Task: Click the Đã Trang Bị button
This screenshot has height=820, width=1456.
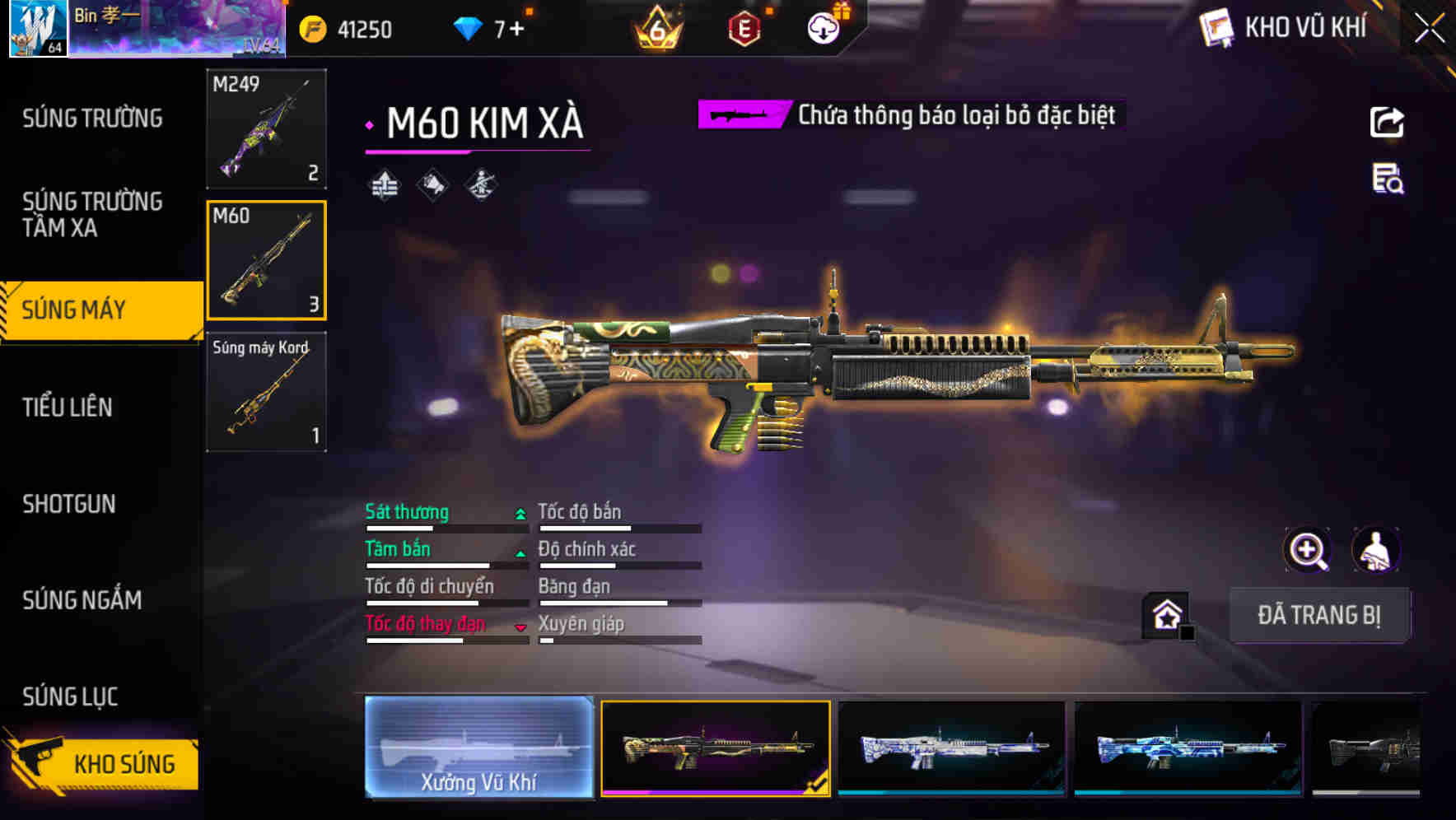Action: coord(1318,615)
